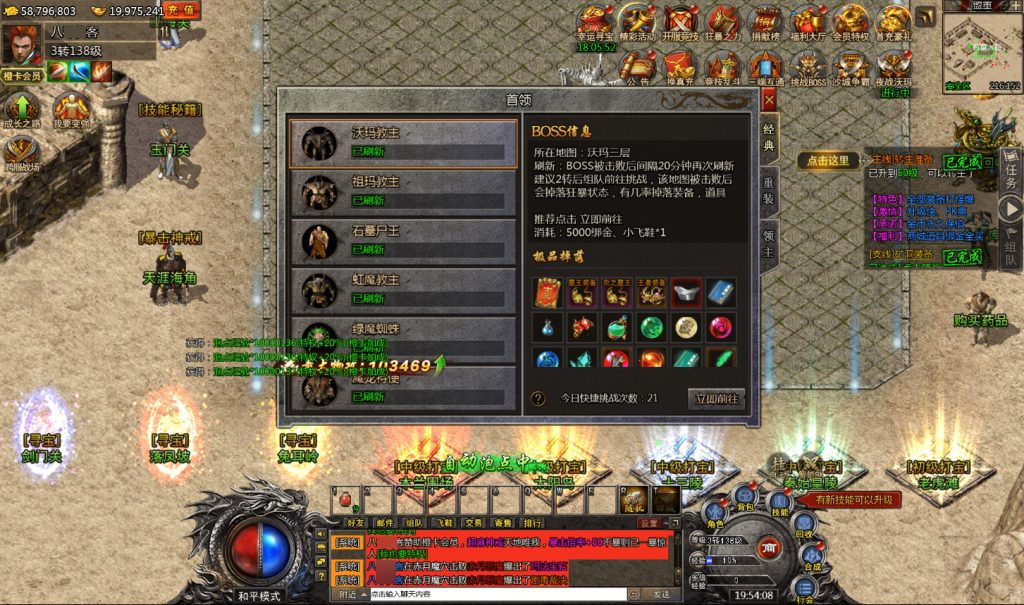Open the 重装 side tab
1024x605 pixels.
tap(769, 190)
